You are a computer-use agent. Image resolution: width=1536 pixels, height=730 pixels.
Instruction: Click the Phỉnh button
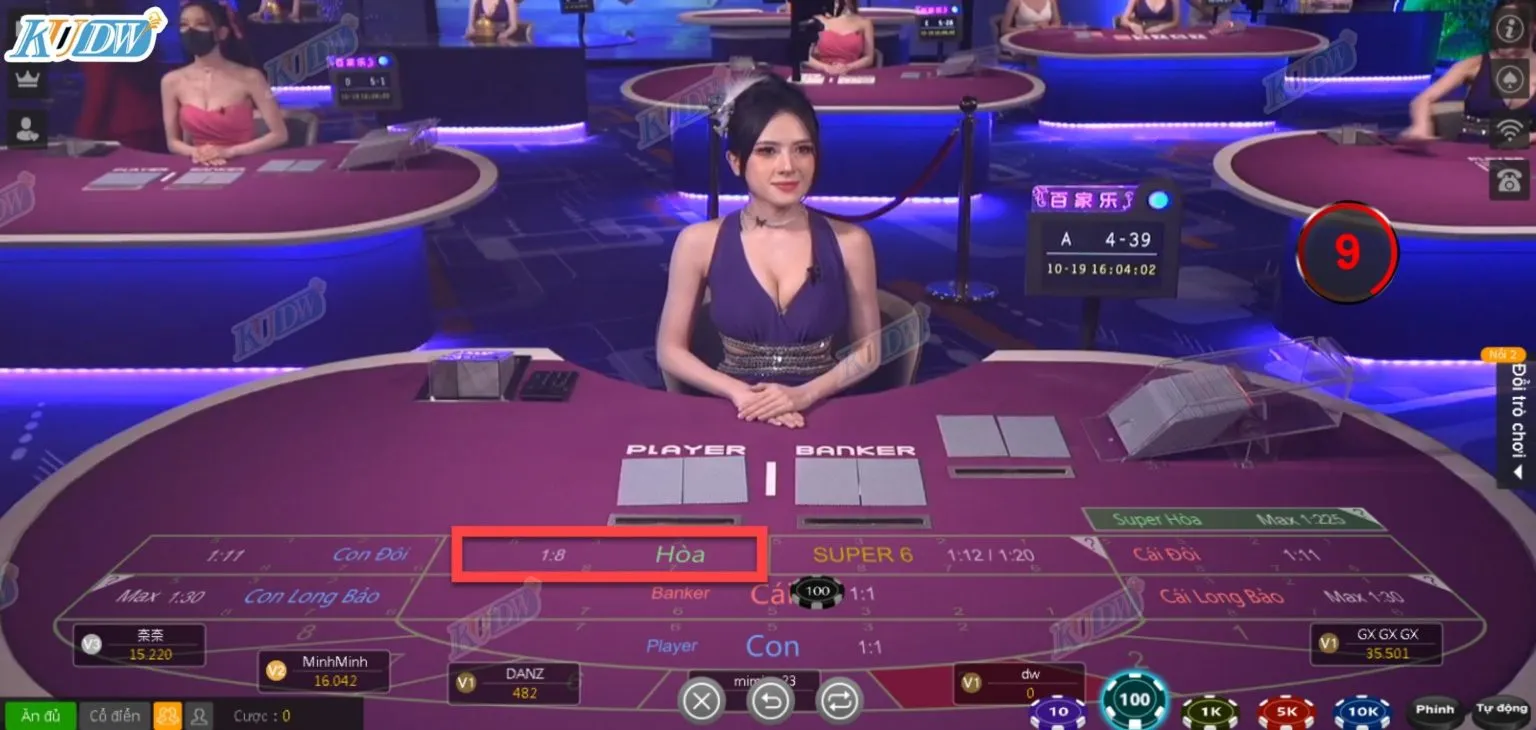1436,708
